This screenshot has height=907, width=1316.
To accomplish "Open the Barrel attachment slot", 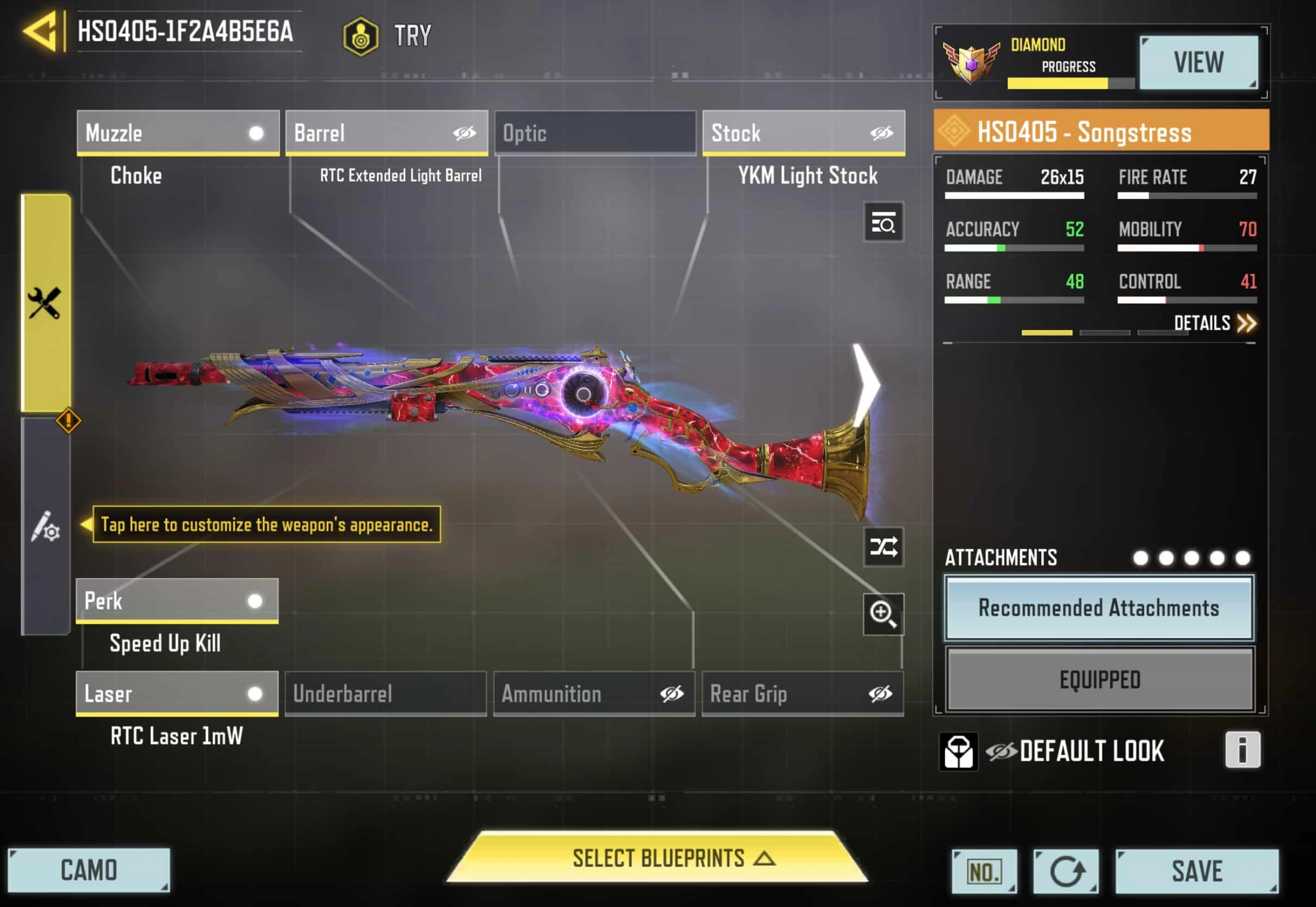I will (387, 133).
